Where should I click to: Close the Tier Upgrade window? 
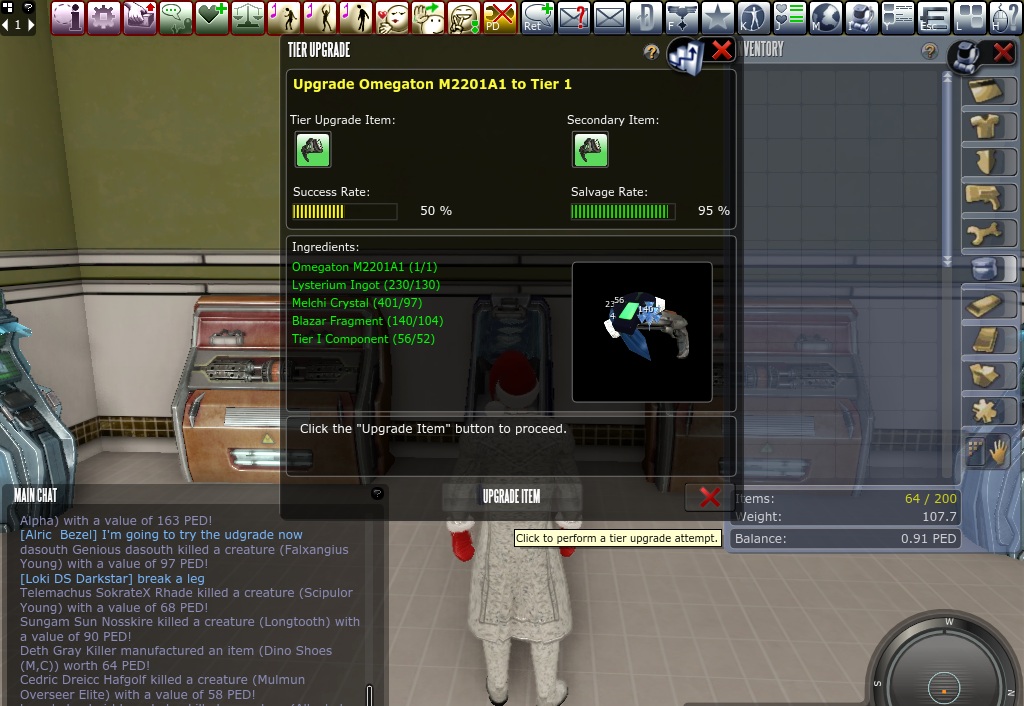coord(721,50)
